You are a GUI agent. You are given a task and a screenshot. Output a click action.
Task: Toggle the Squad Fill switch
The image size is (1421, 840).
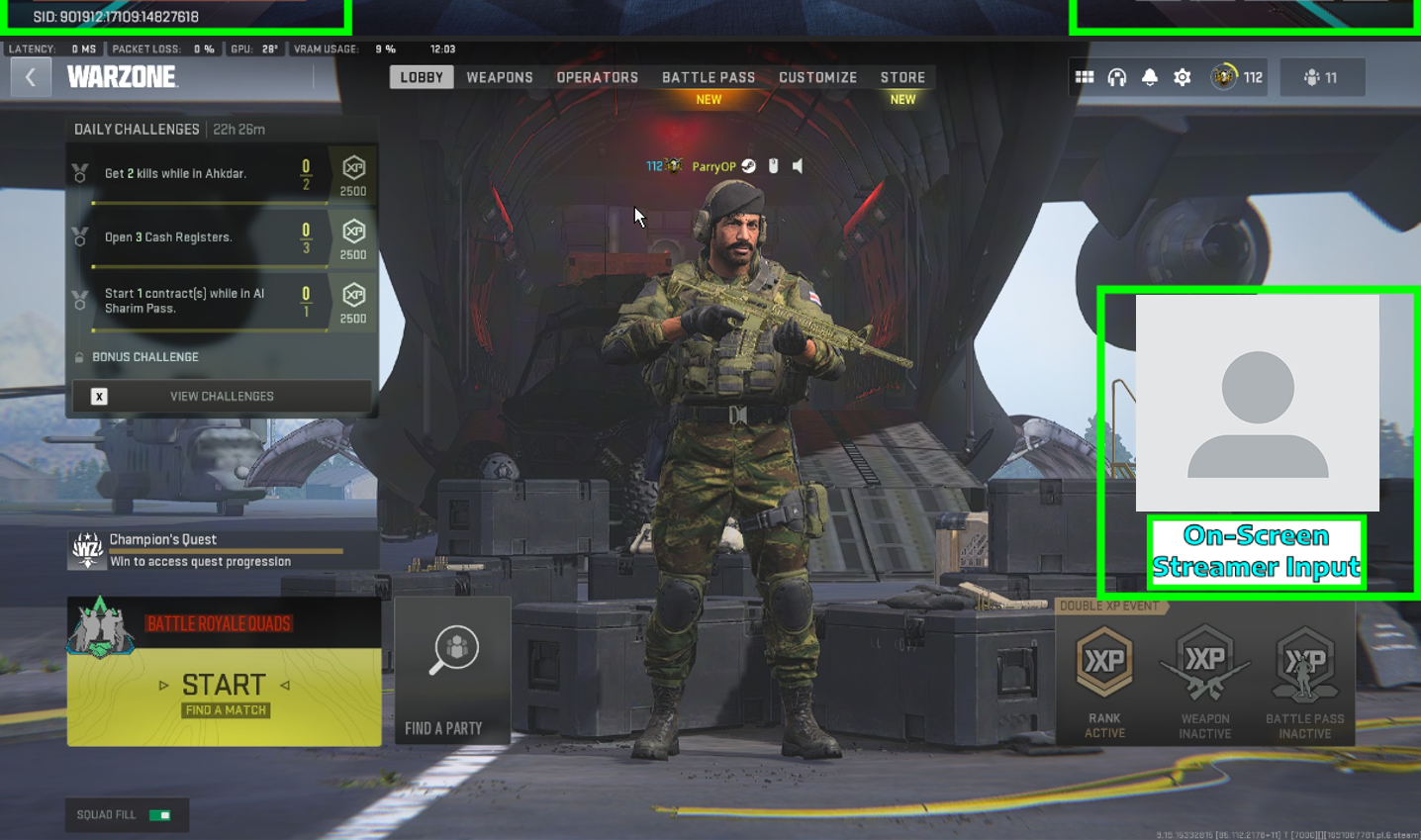(158, 815)
